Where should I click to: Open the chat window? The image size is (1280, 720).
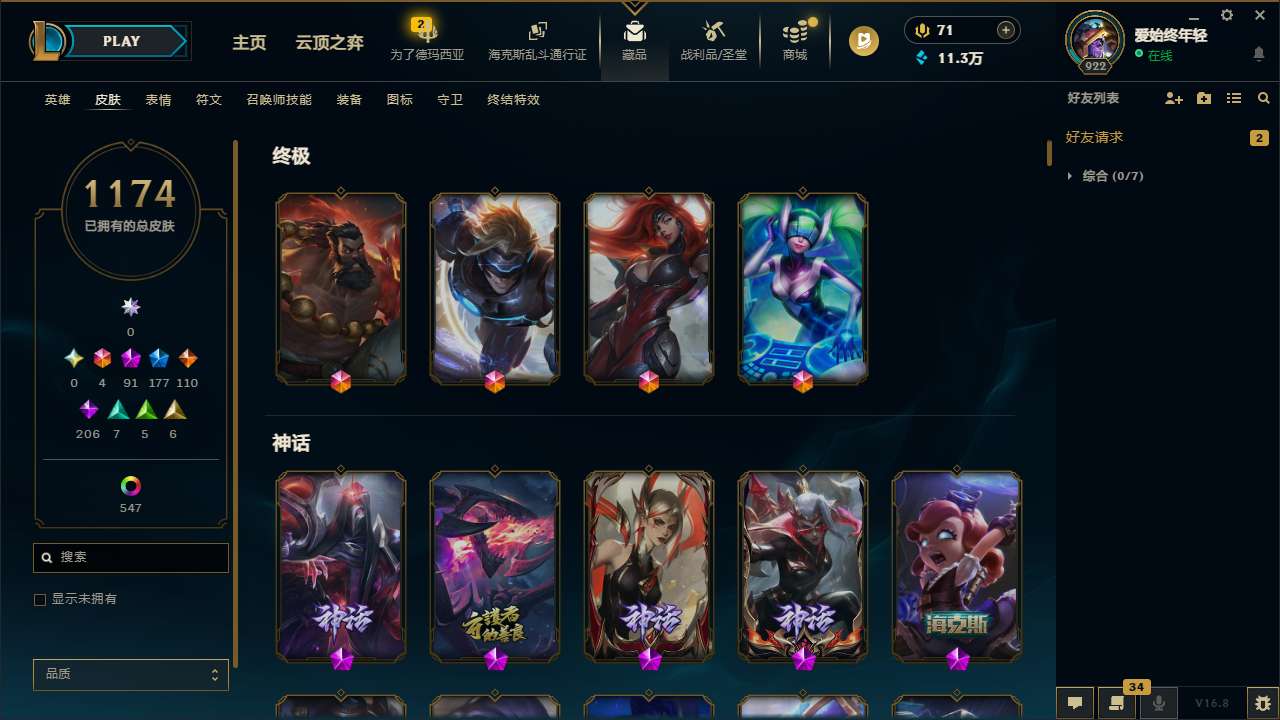coord(1073,703)
